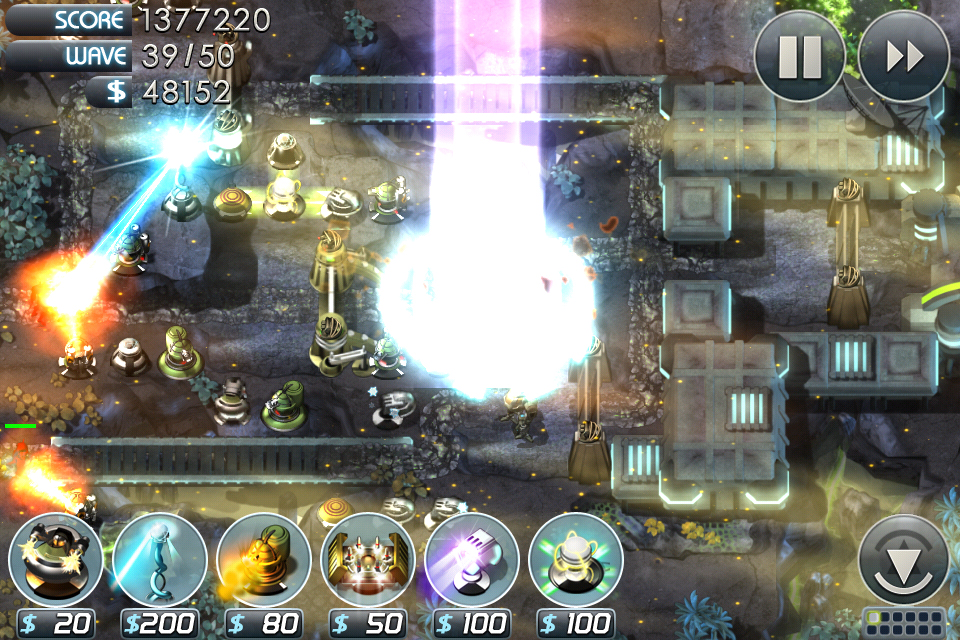This screenshot has width=960, height=640.
Task: Select the $20 gun turret tower
Action: 56,562
